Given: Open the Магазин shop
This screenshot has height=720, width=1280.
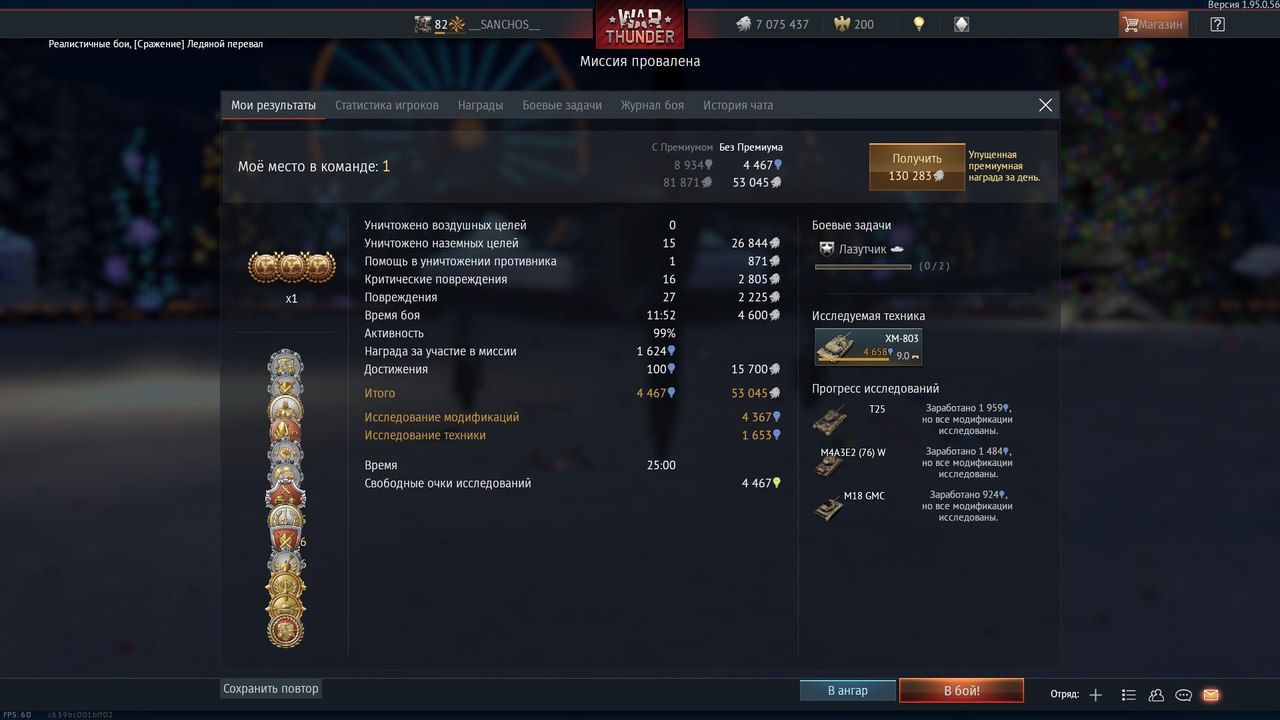Looking at the screenshot, I should click(x=1153, y=24).
